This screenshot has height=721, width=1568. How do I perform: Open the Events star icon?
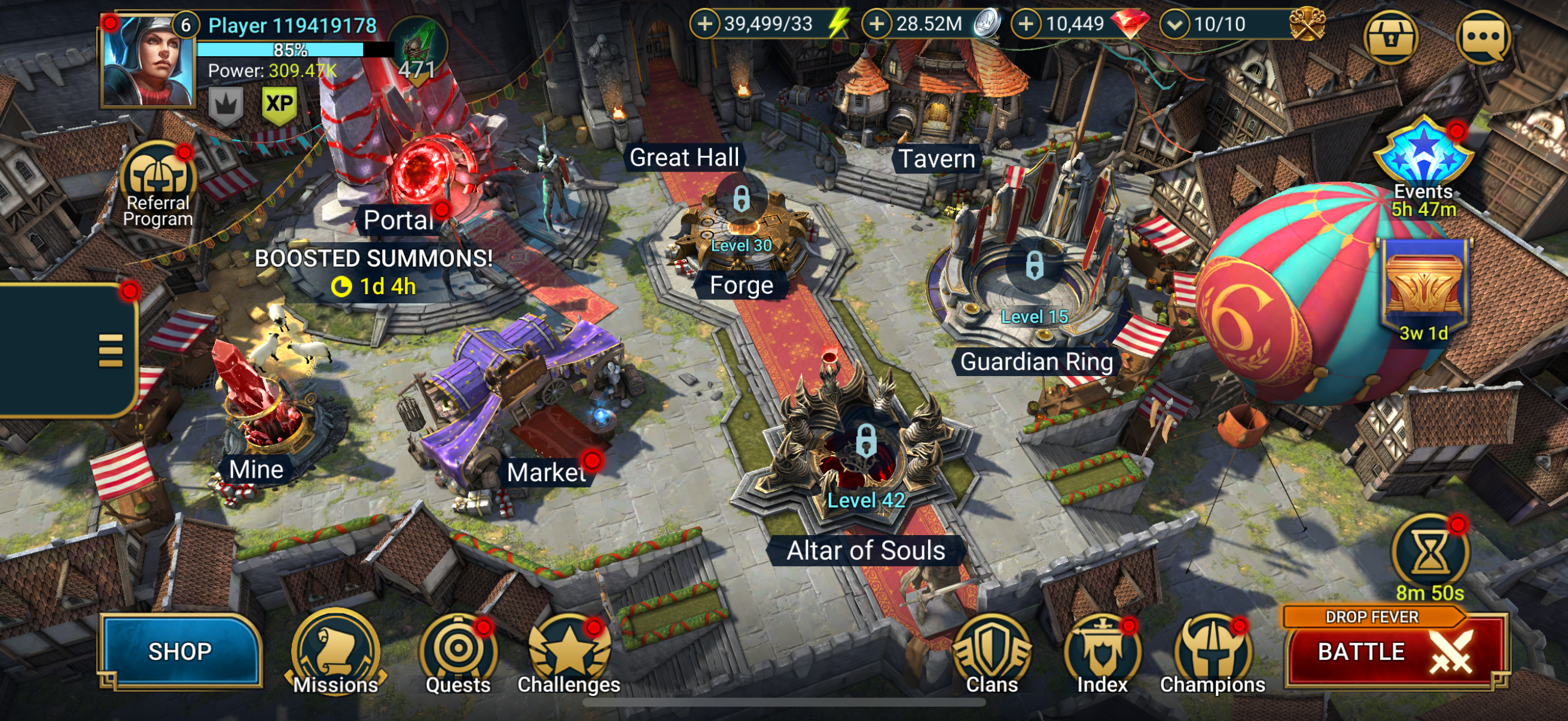coord(1423,155)
